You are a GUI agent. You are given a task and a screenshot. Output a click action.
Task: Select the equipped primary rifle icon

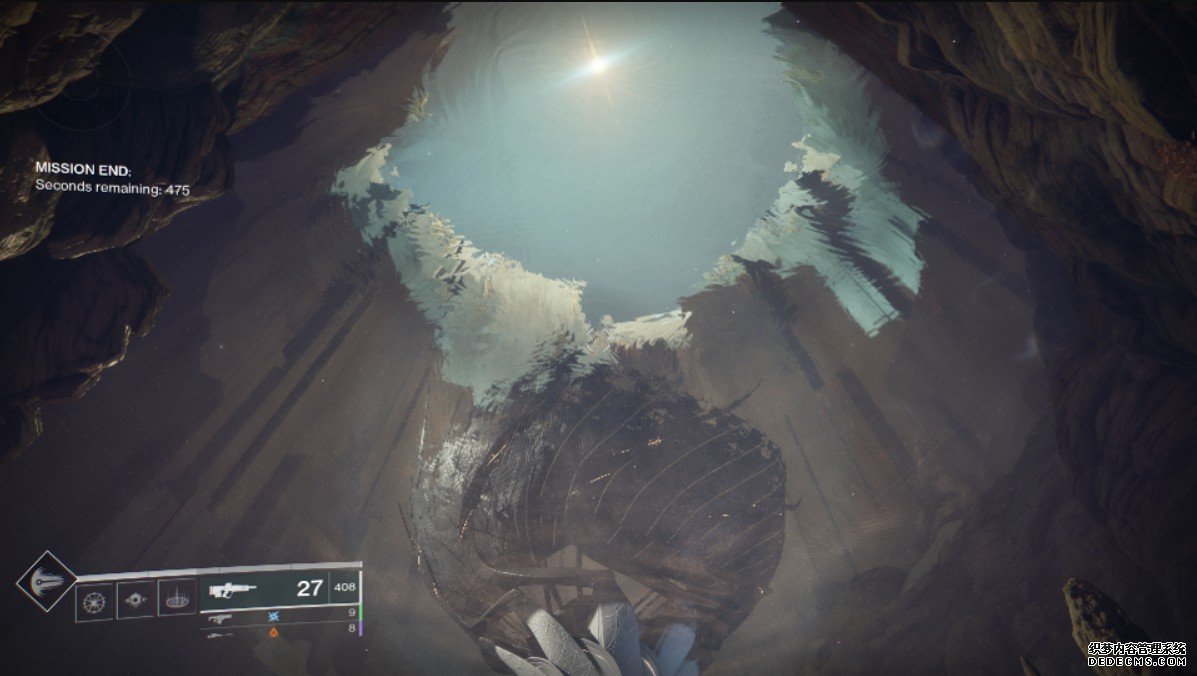[233, 590]
